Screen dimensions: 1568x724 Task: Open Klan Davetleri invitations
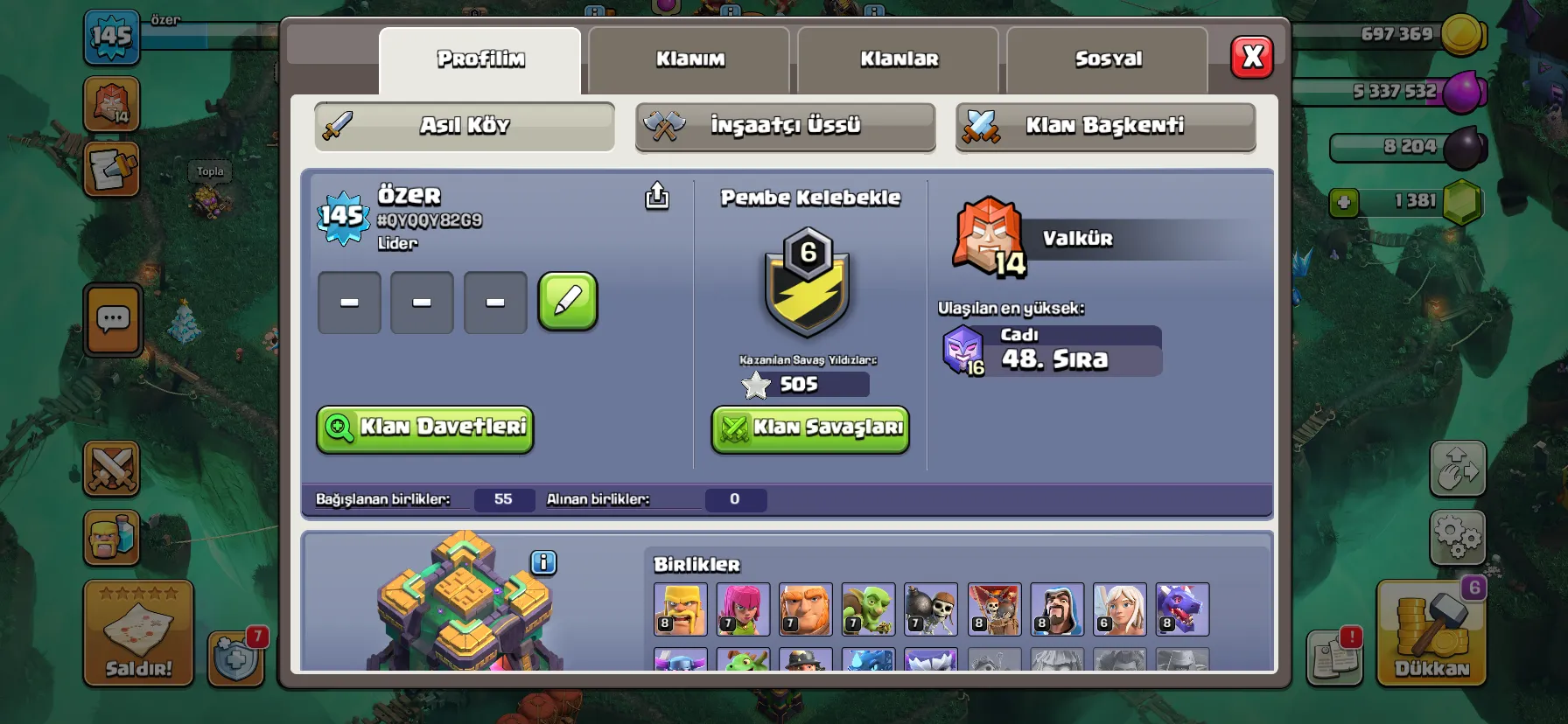tap(425, 428)
